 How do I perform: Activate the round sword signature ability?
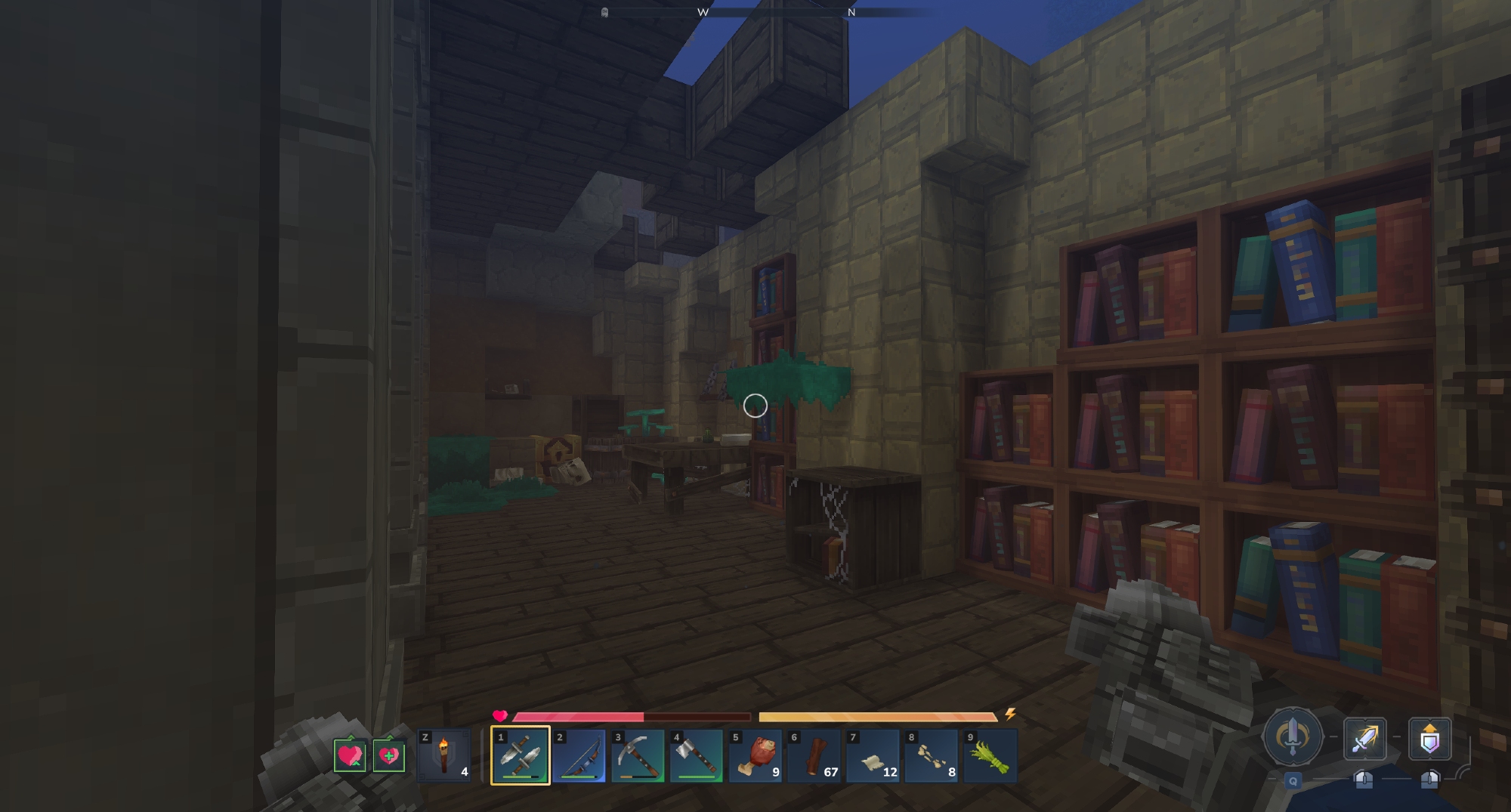pos(1293,737)
